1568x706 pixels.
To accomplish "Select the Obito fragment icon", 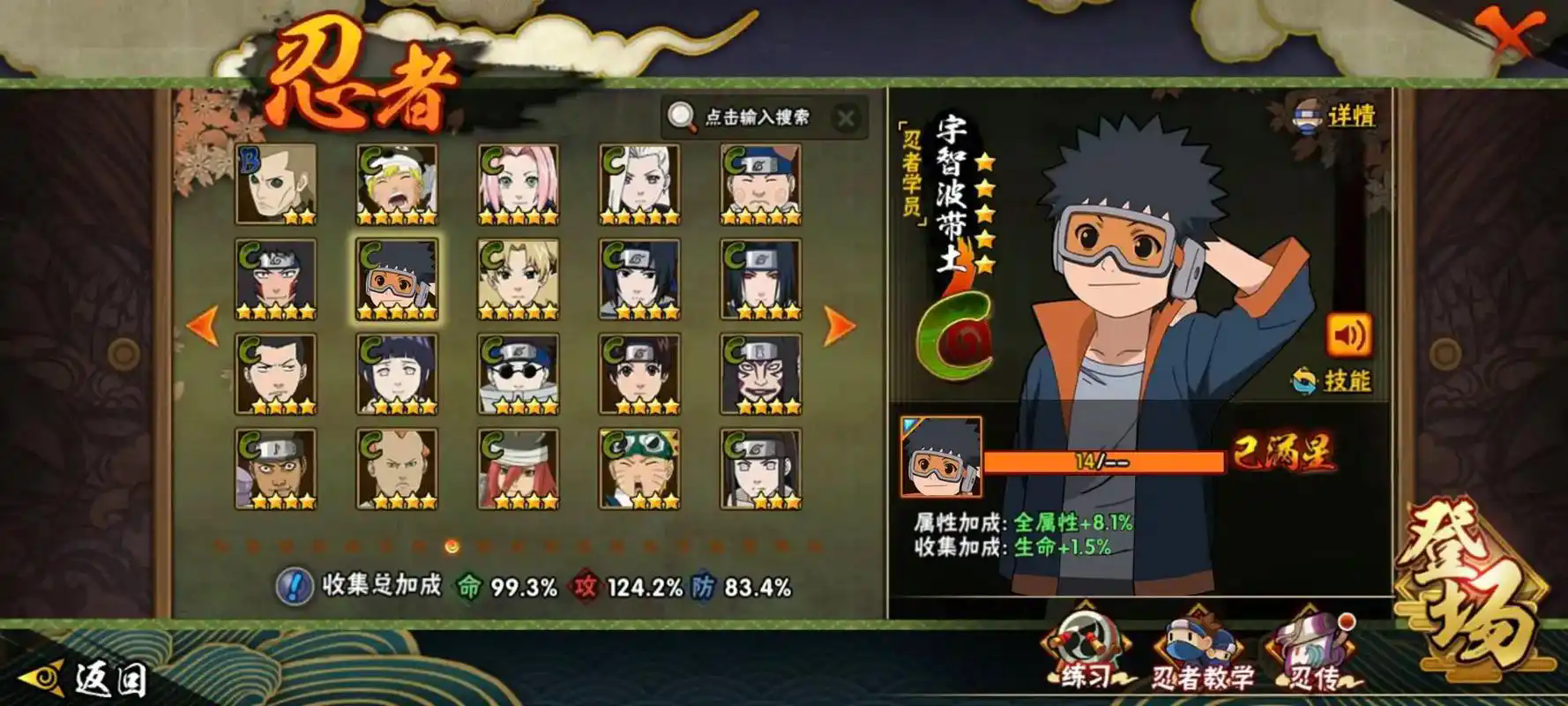I will coord(940,457).
